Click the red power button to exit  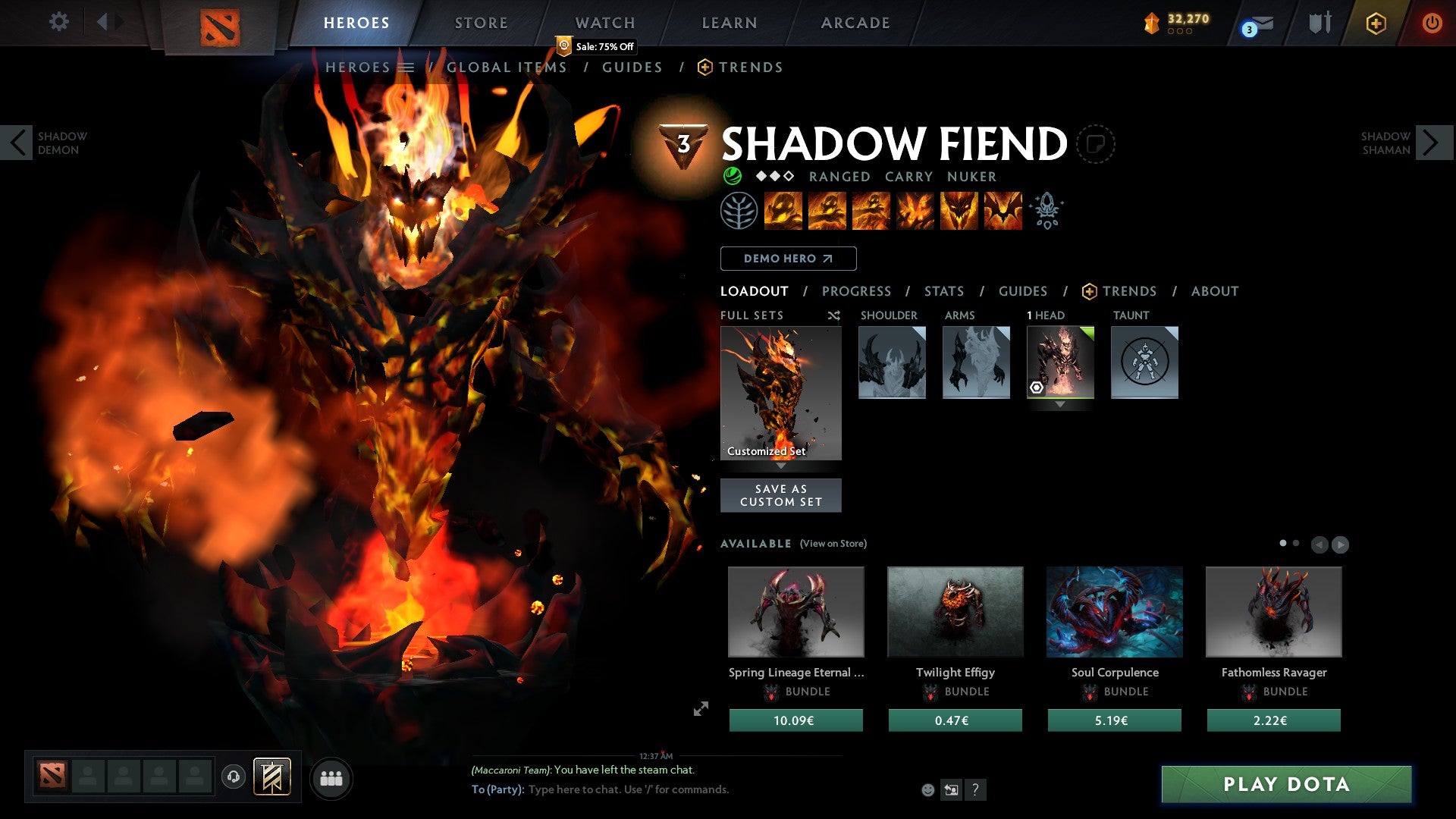1432,23
